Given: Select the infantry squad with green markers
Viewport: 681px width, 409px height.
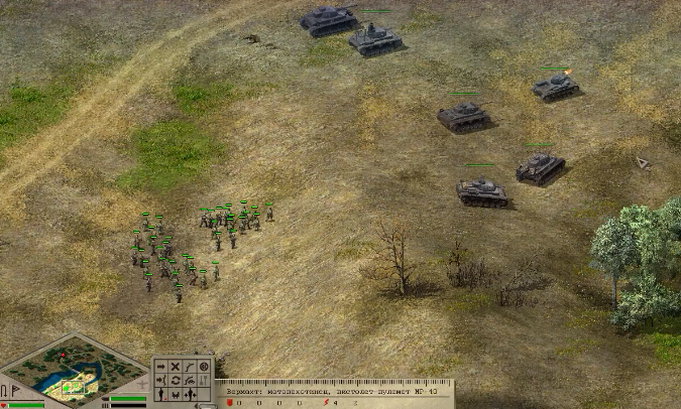Looking at the screenshot, I should (200, 245).
